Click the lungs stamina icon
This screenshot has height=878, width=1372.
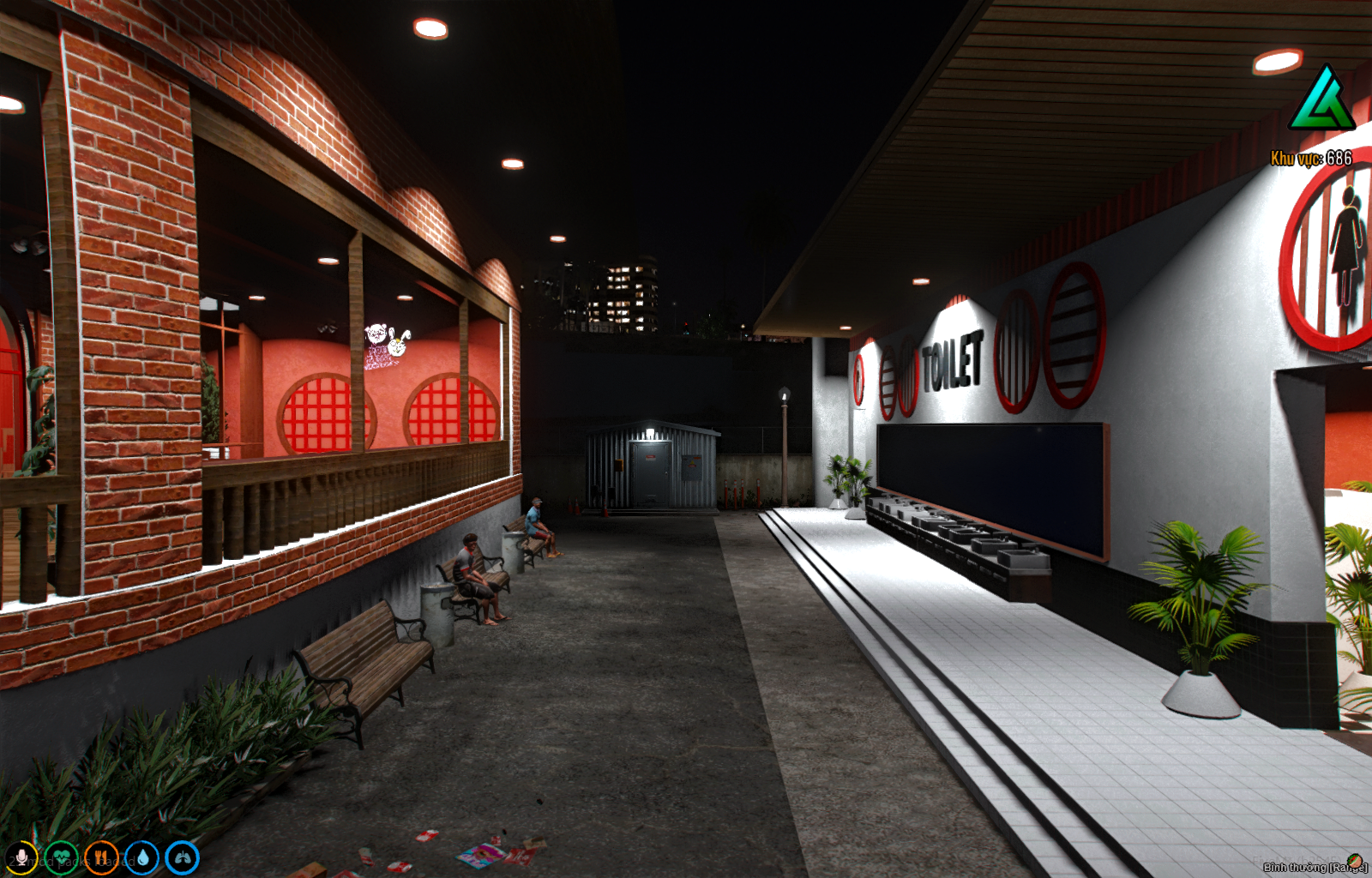[x=182, y=857]
